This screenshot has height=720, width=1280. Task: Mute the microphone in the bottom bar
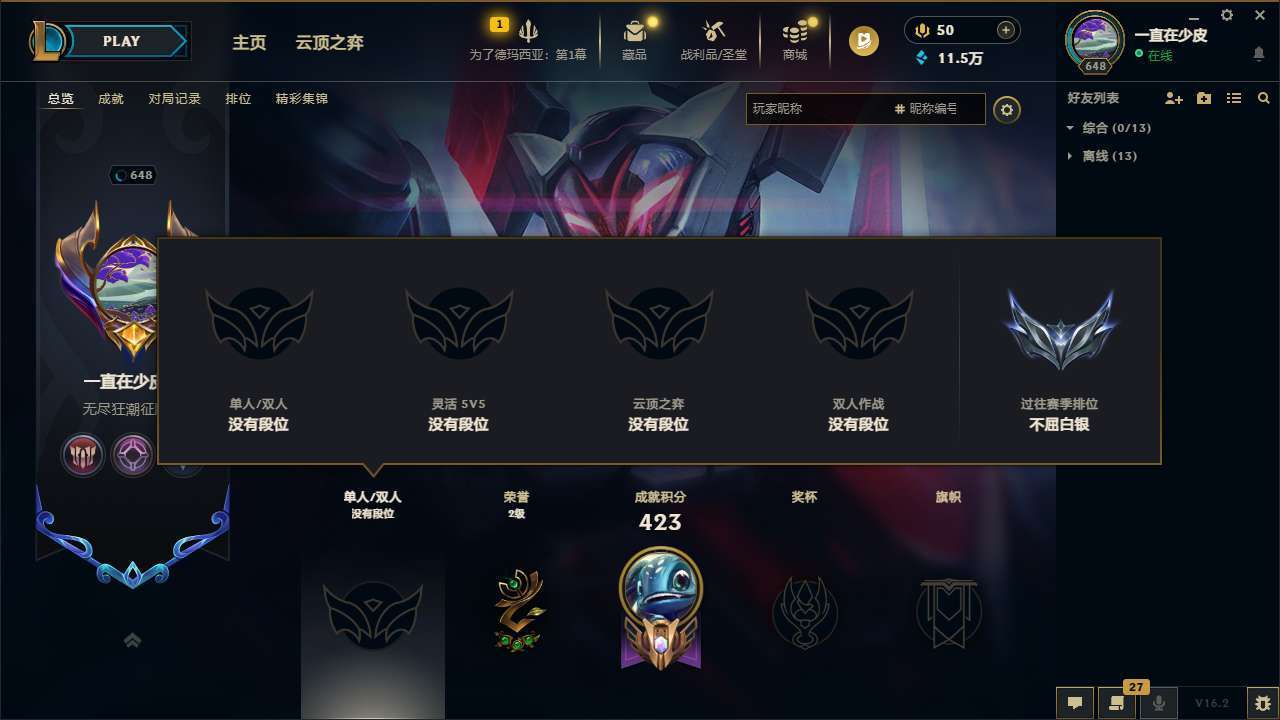[1159, 703]
